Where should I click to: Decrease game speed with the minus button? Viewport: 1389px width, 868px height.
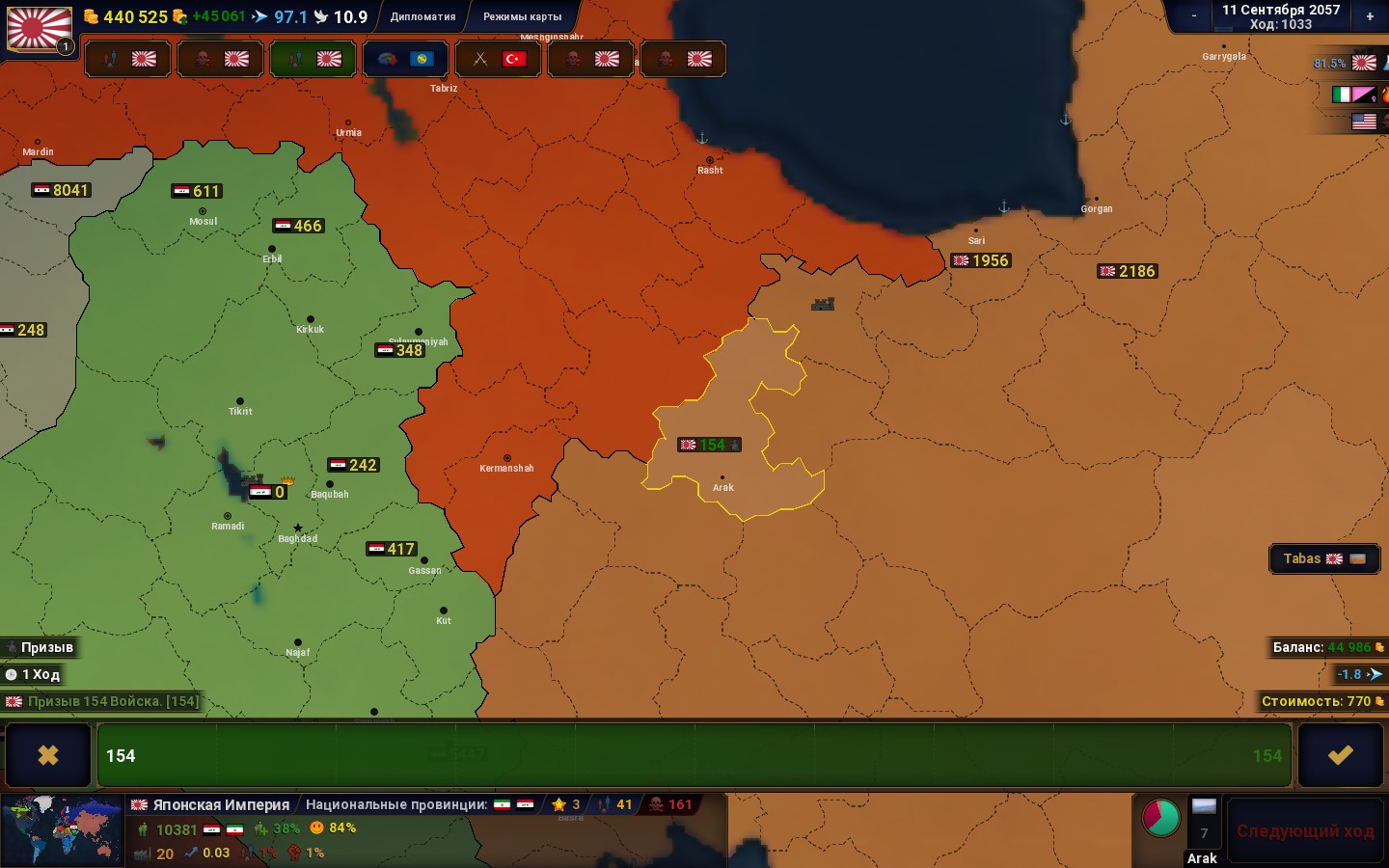(x=1193, y=15)
